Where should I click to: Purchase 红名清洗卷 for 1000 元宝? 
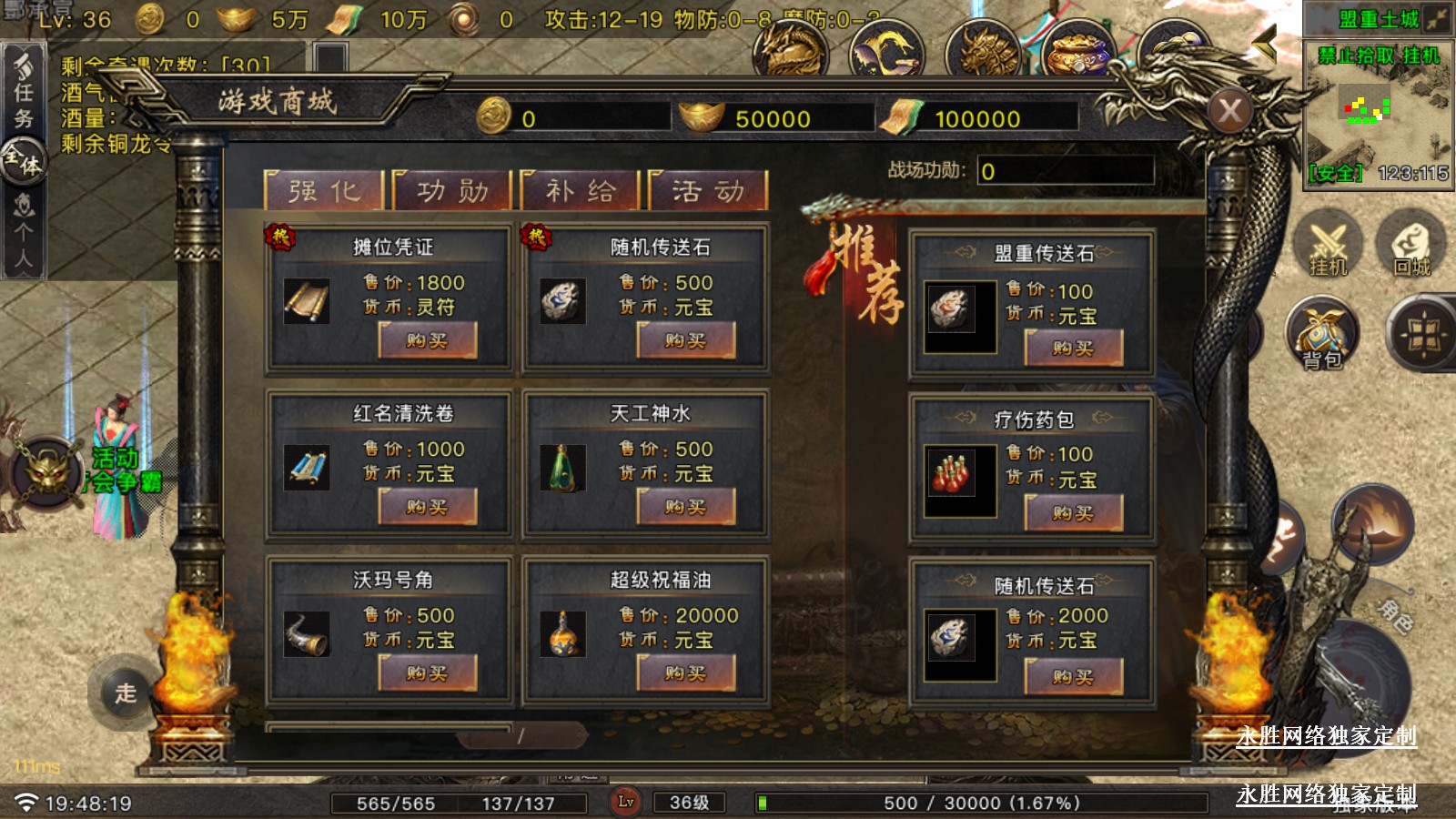[x=428, y=507]
